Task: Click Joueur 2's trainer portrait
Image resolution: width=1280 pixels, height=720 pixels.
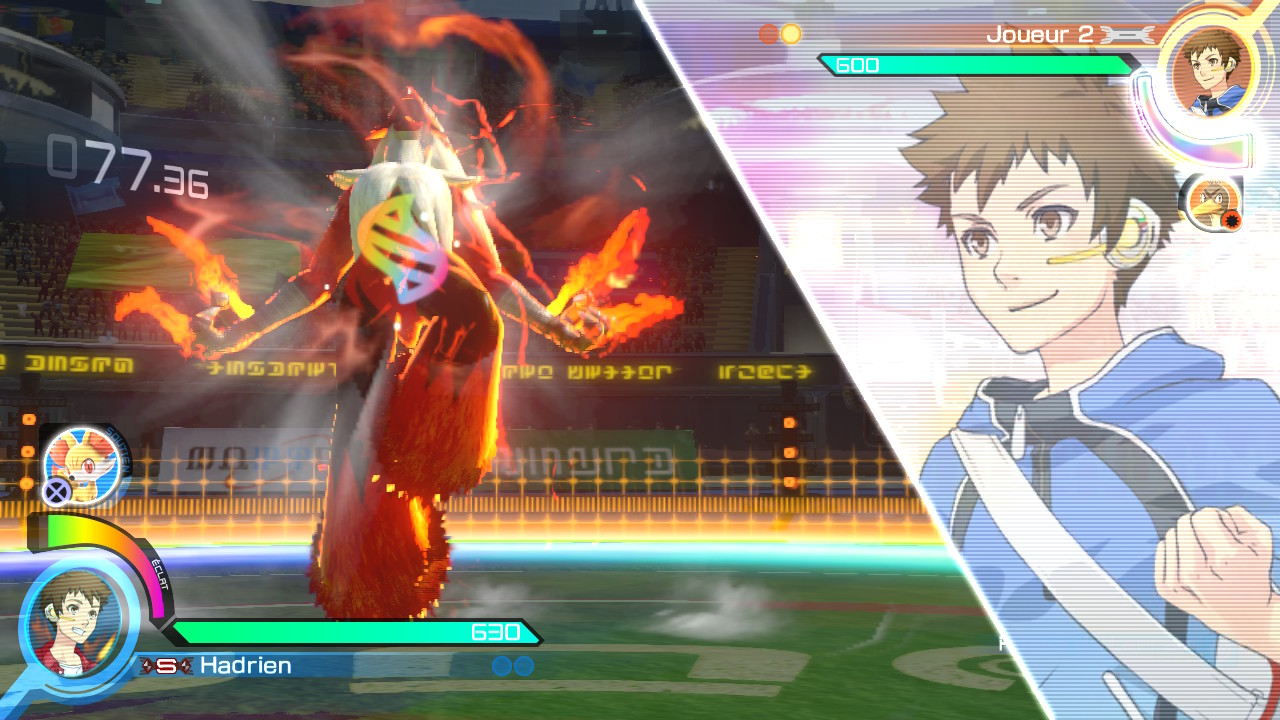Action: 1211,72
